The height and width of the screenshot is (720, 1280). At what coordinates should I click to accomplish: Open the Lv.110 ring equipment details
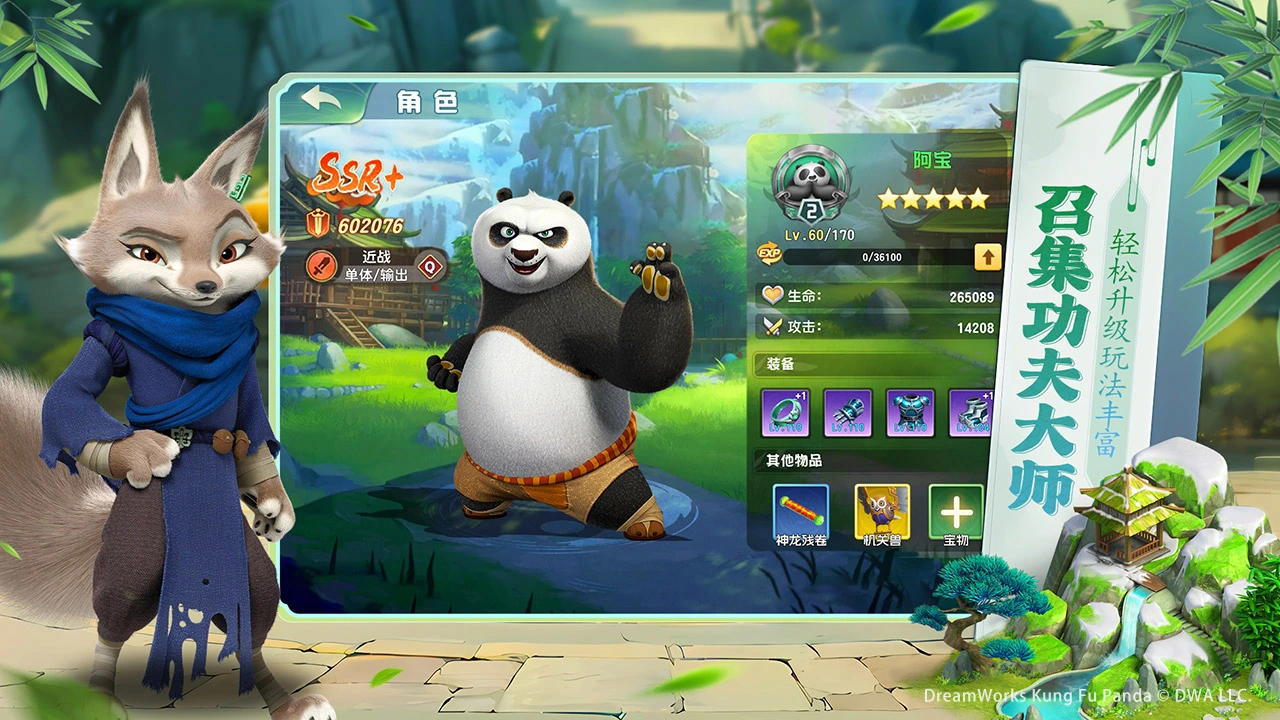coord(786,411)
